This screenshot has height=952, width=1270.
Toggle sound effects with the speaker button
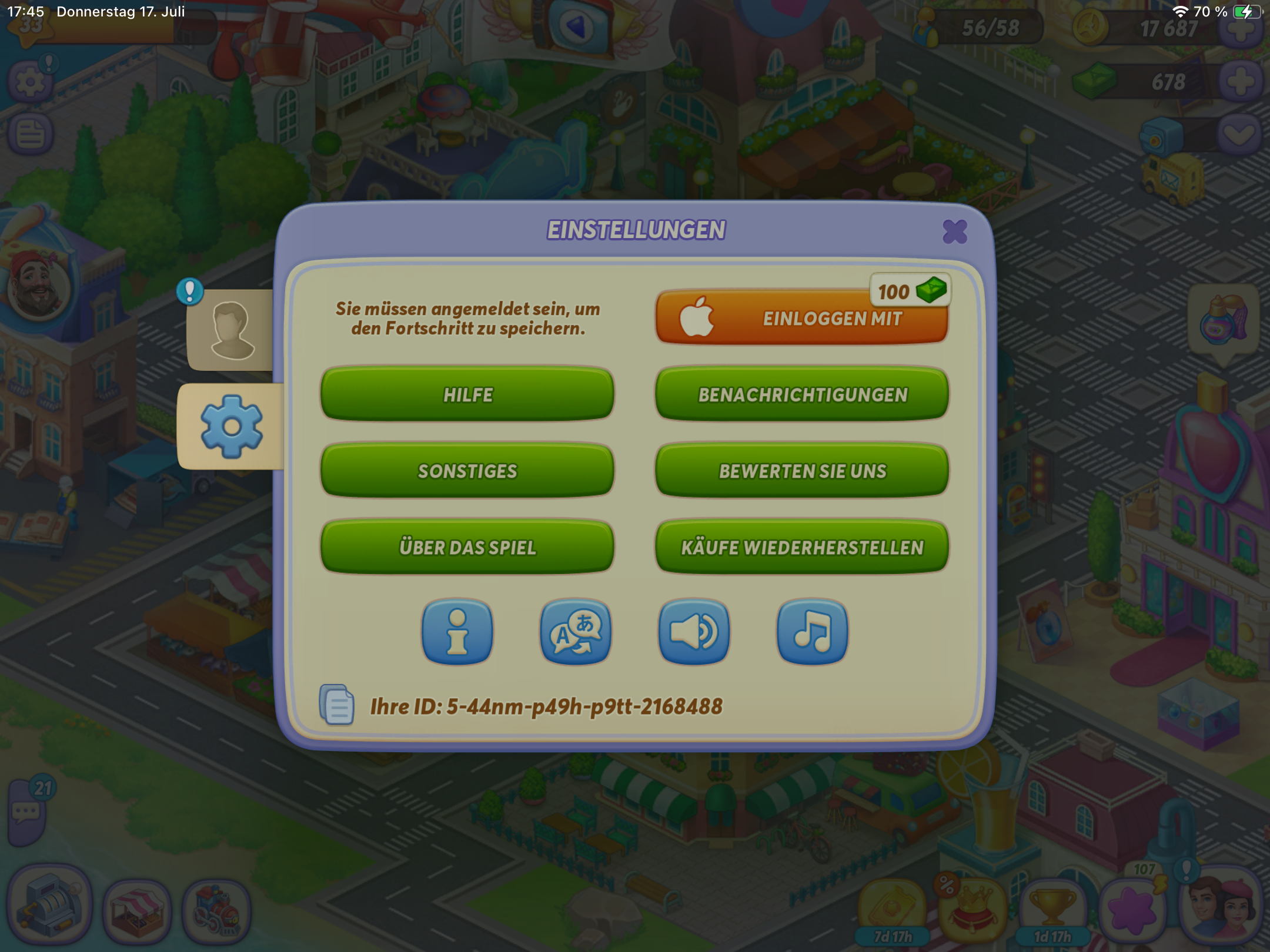click(x=694, y=632)
